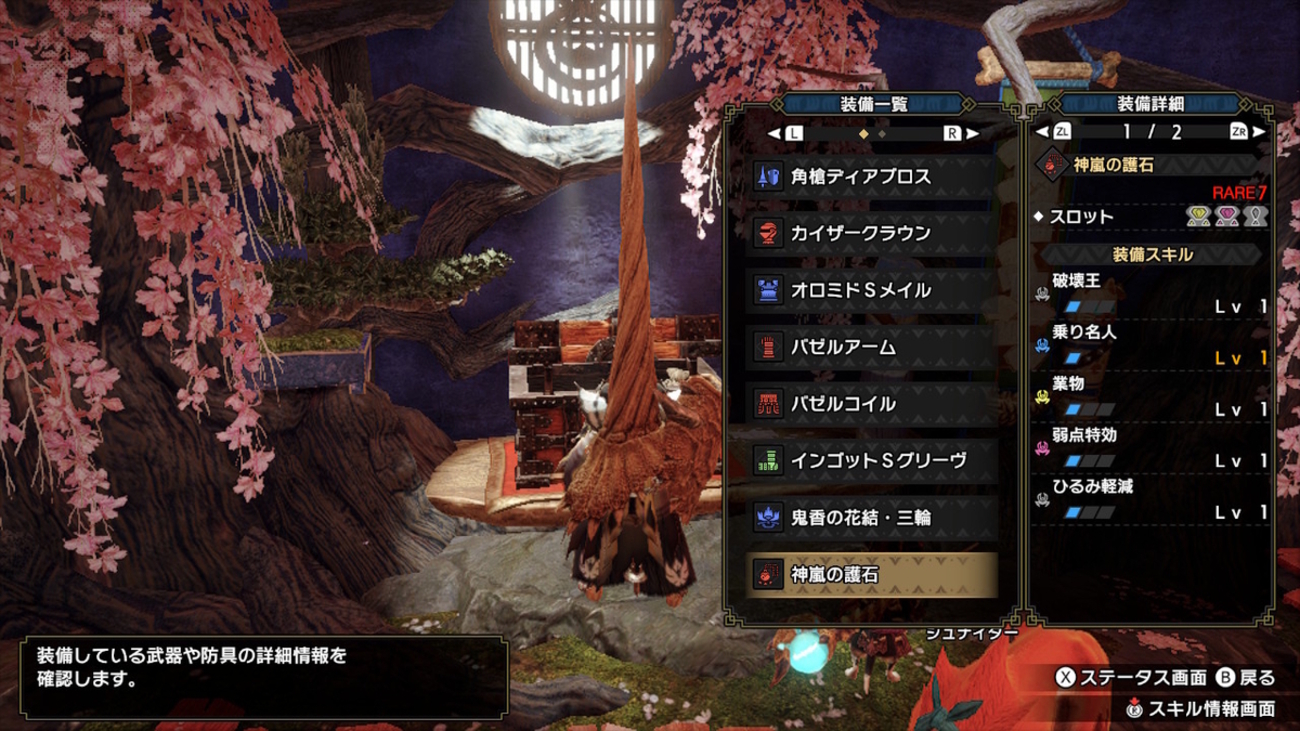The width and height of the screenshot is (1300, 731).
Task: Pick the バゼルアーム arm armor entry
Action: click(871, 348)
